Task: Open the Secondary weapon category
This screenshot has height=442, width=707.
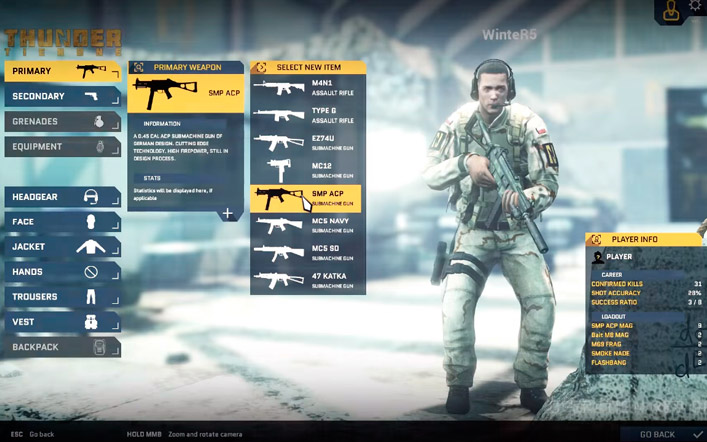Action: point(62,96)
